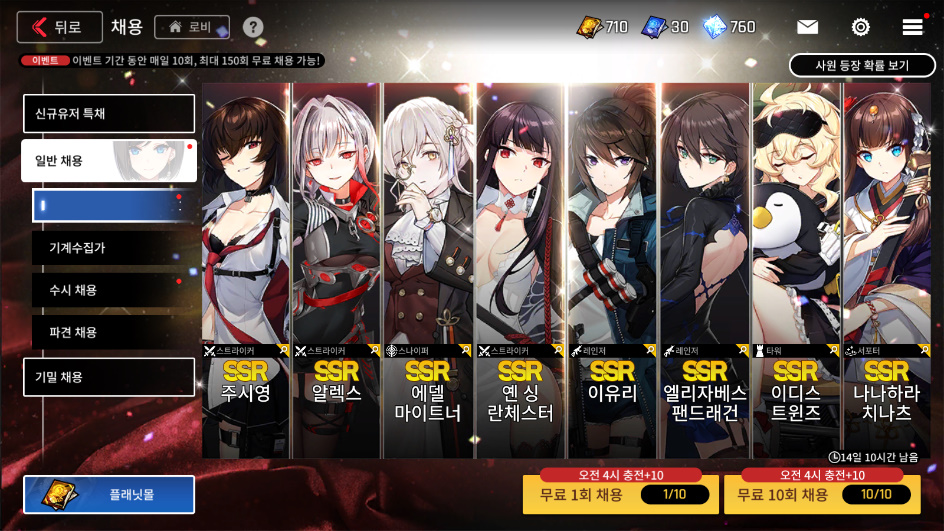Go back with the 뒤로 button

59,27
